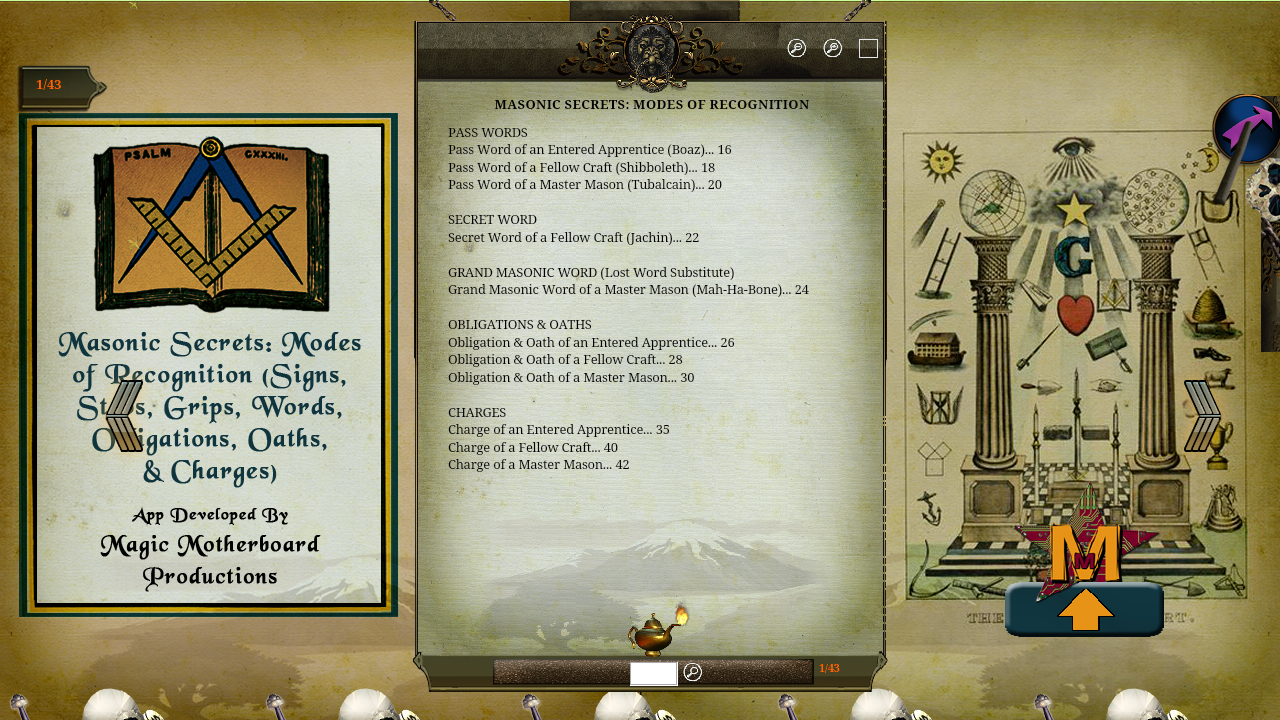Click the zoom out magnifier icon
Viewport: 1280px width, 720px height.
pyautogui.click(x=796, y=47)
